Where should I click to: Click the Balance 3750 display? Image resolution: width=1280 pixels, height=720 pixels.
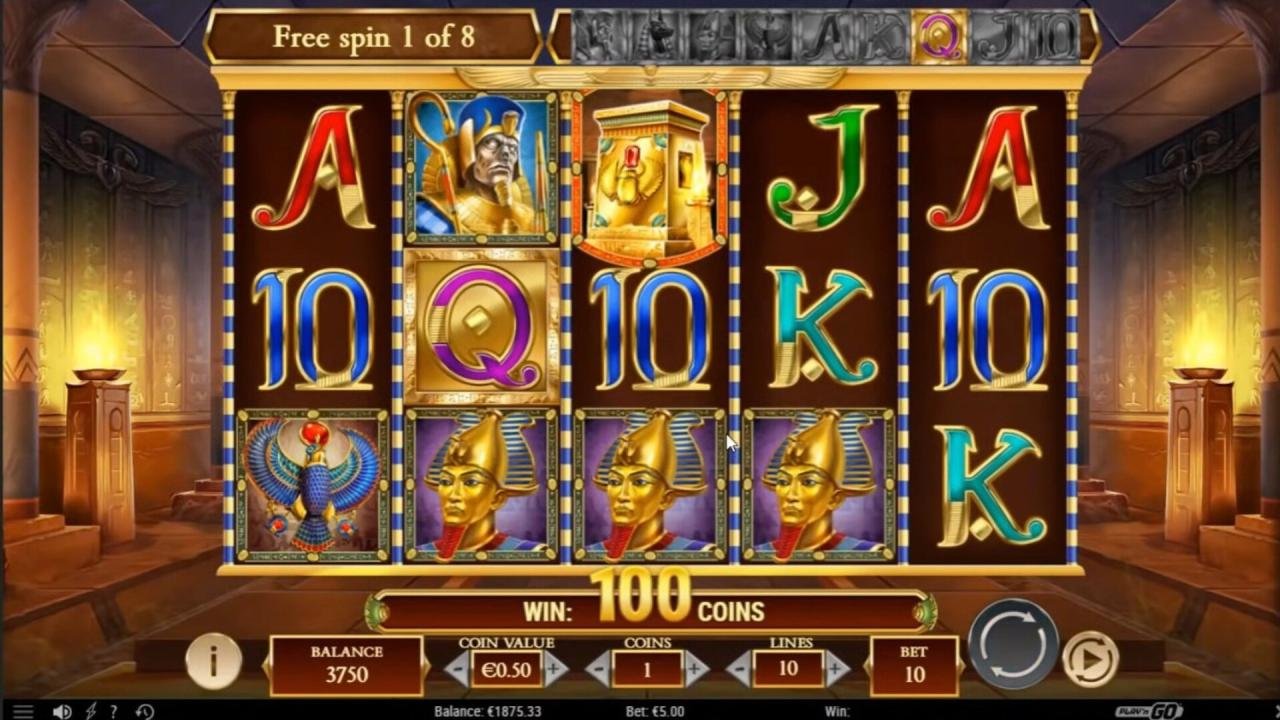click(x=345, y=663)
